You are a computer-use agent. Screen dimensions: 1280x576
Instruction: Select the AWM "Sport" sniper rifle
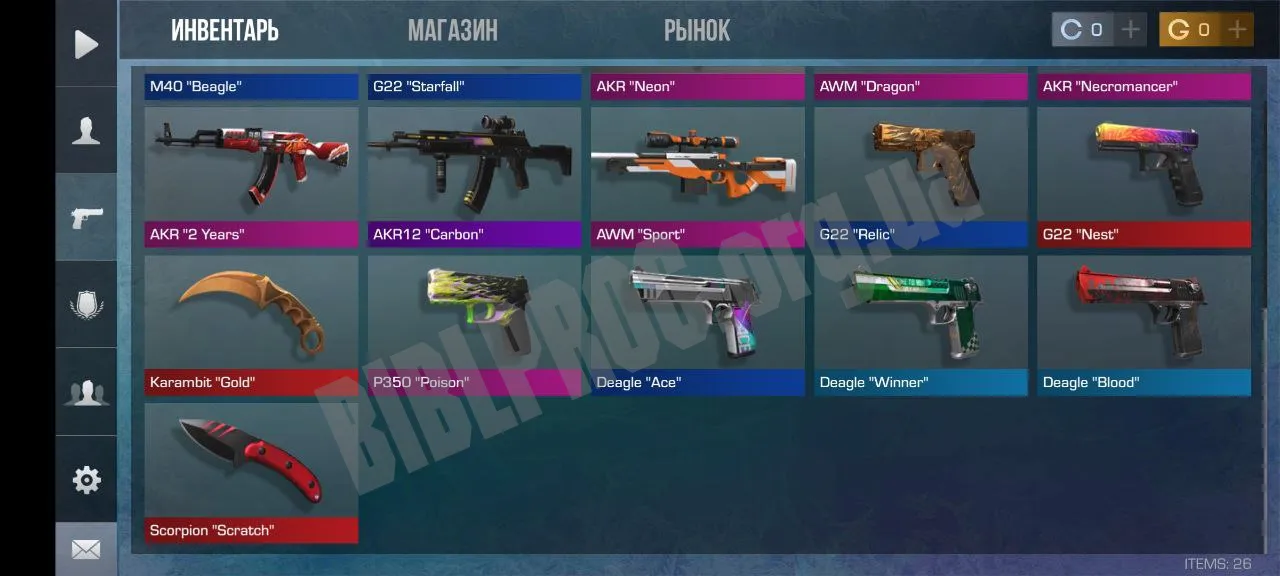click(x=697, y=176)
